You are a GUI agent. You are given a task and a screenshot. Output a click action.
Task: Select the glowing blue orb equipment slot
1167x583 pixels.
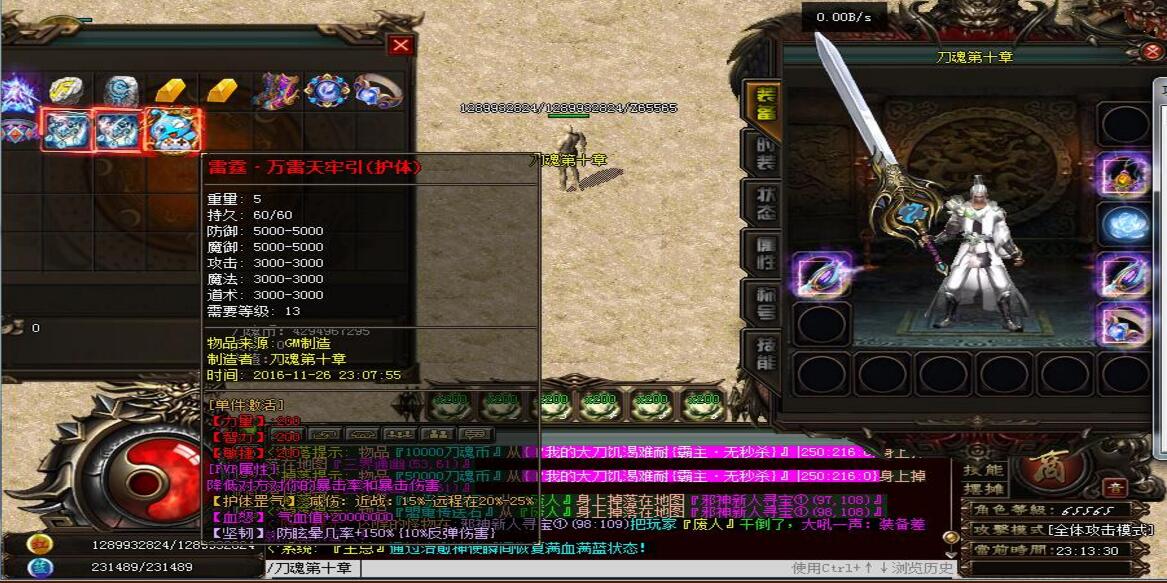(1124, 224)
